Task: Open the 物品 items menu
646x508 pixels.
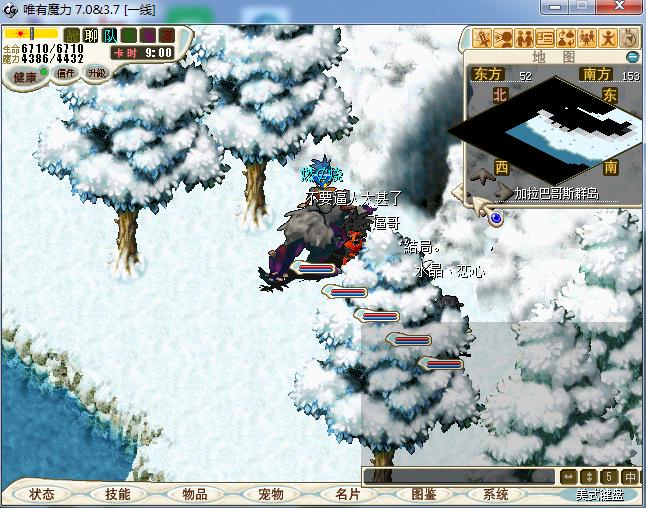Action: 194,494
